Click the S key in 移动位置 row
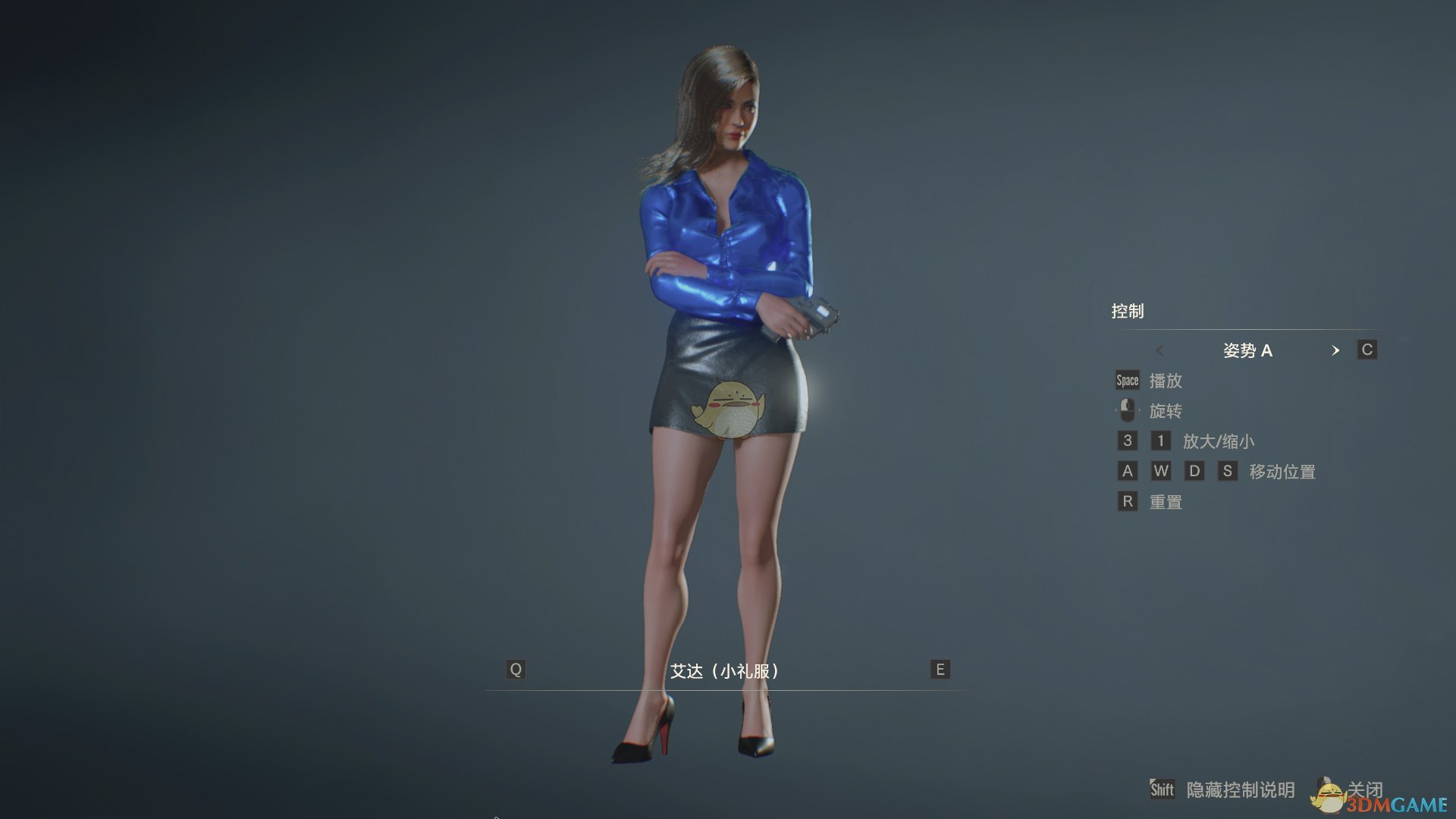 tap(1227, 471)
